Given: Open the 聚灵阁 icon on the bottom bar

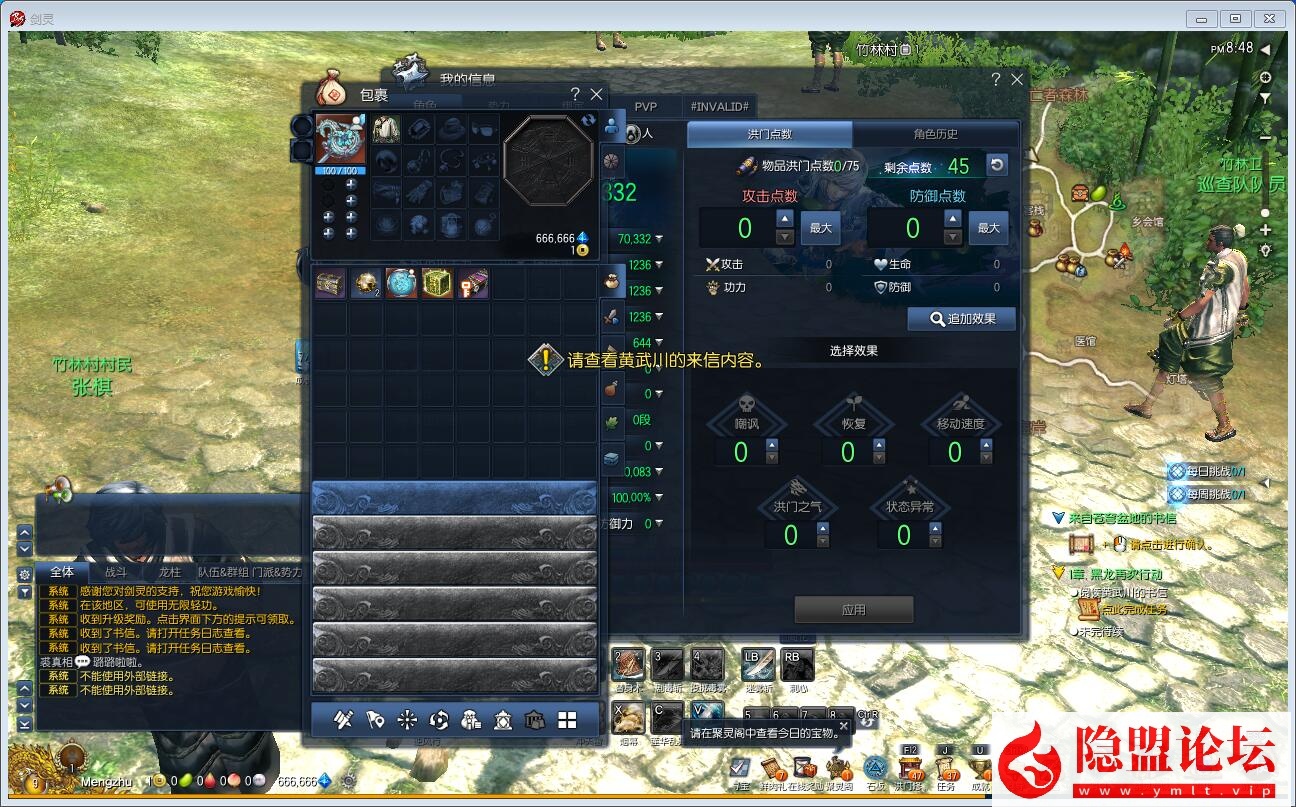Looking at the screenshot, I should tap(838, 768).
